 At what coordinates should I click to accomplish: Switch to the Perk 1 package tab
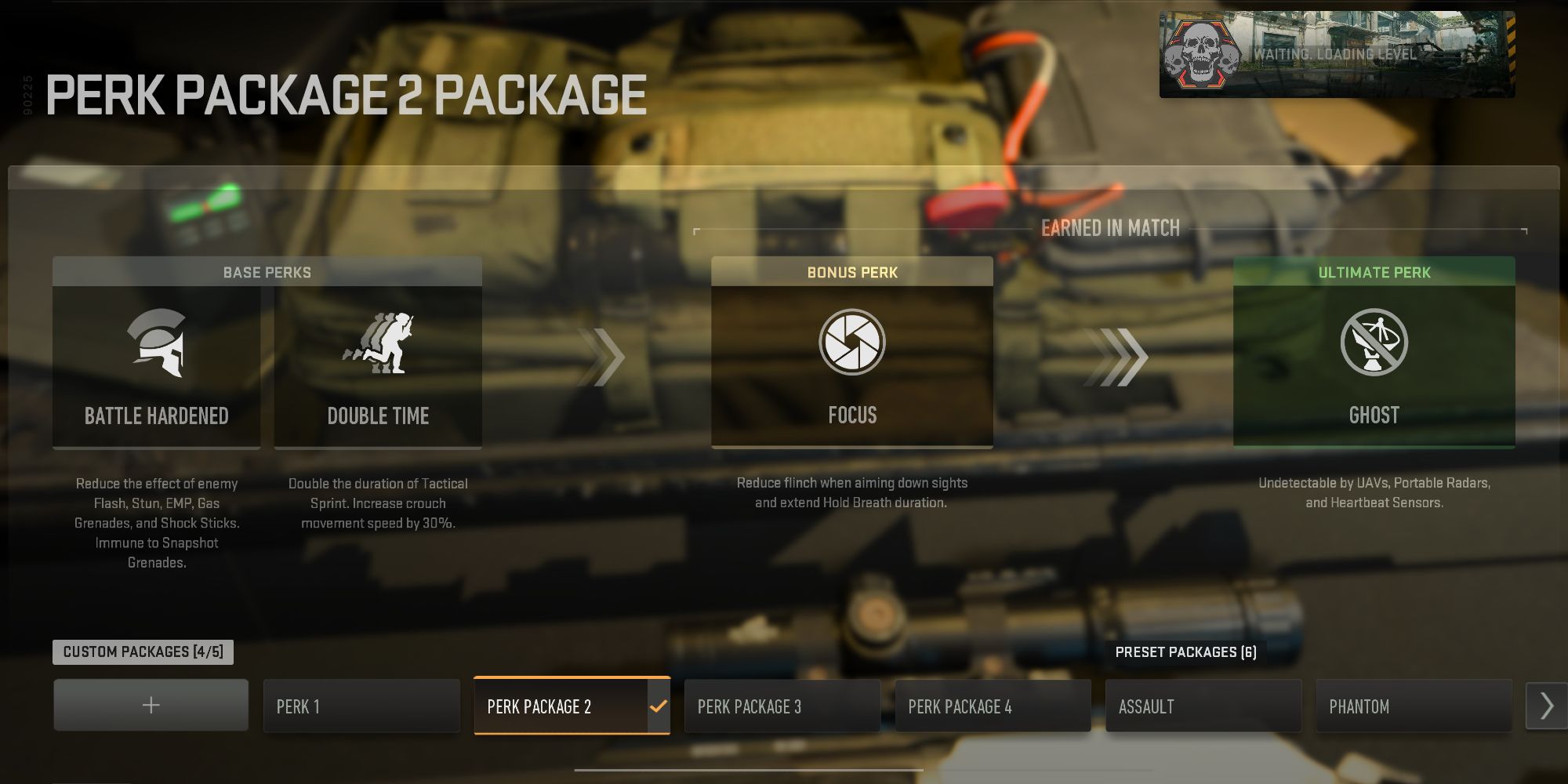[361, 705]
